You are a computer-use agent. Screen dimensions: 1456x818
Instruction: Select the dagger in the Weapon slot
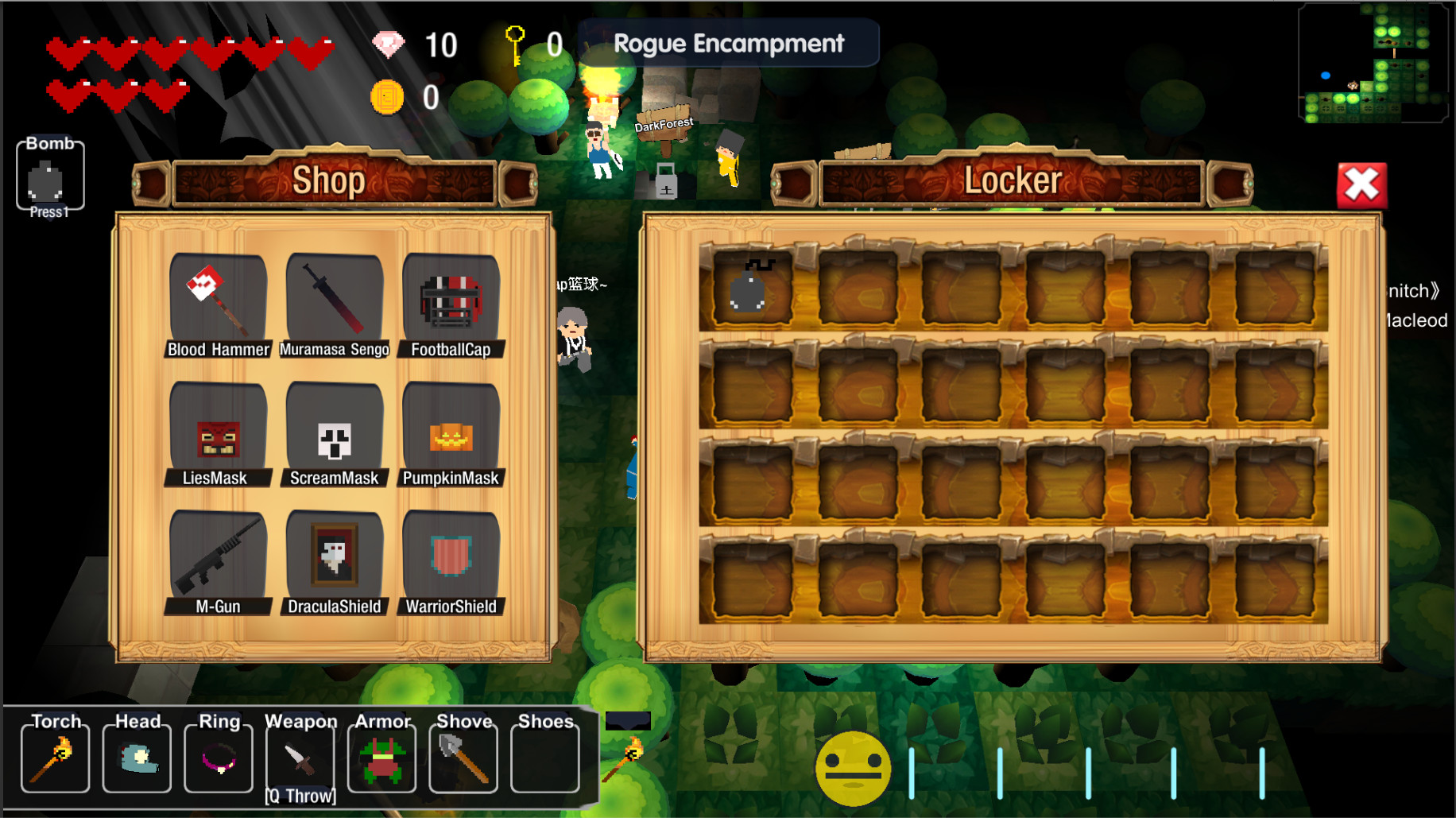300,757
